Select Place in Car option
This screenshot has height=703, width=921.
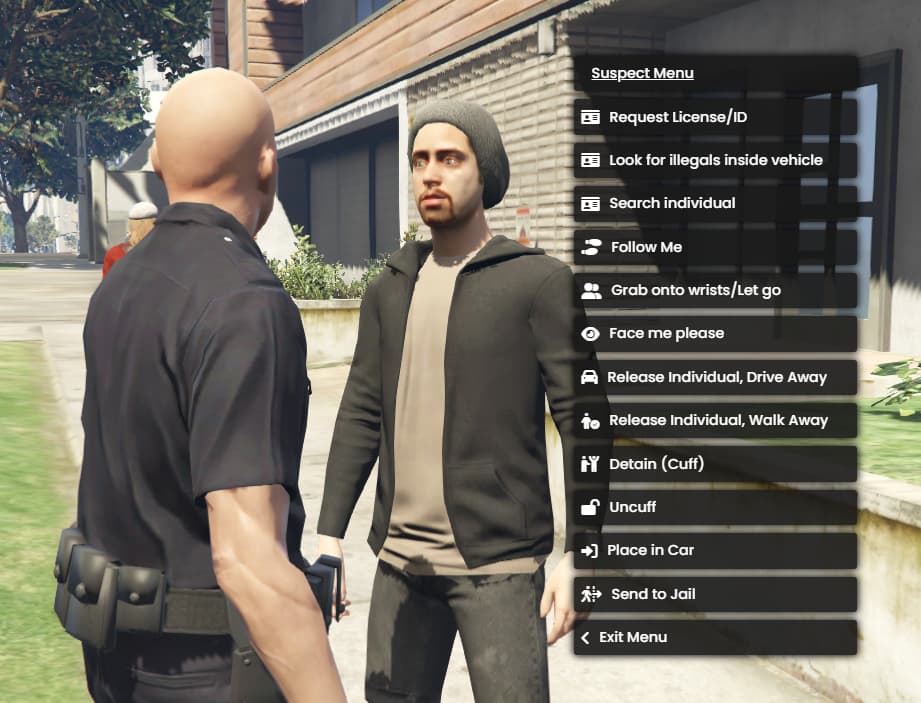(715, 550)
